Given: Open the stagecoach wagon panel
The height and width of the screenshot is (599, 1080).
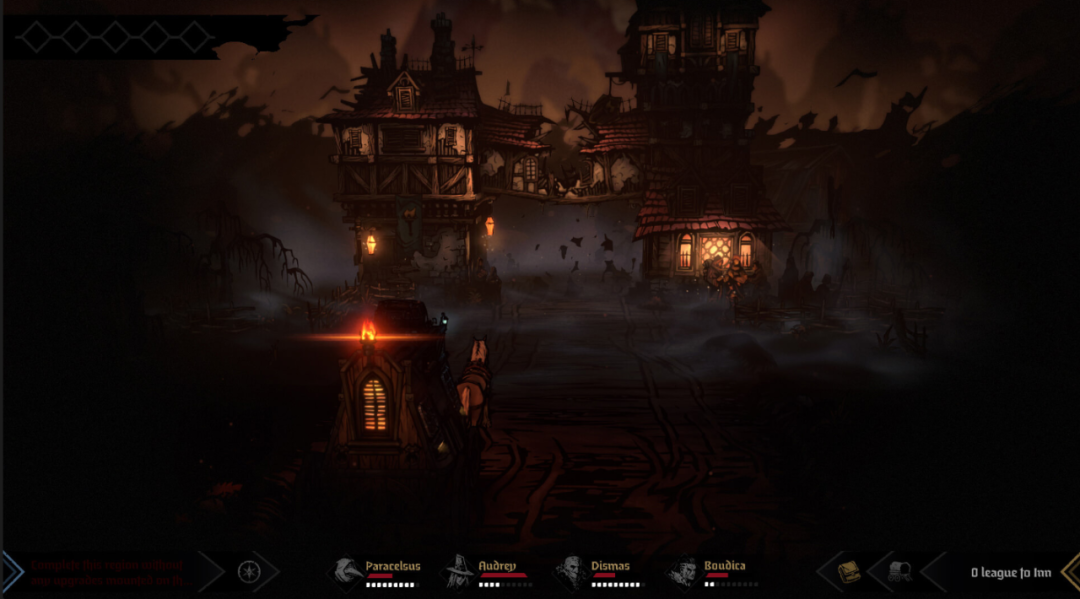Looking at the screenshot, I should [x=900, y=572].
